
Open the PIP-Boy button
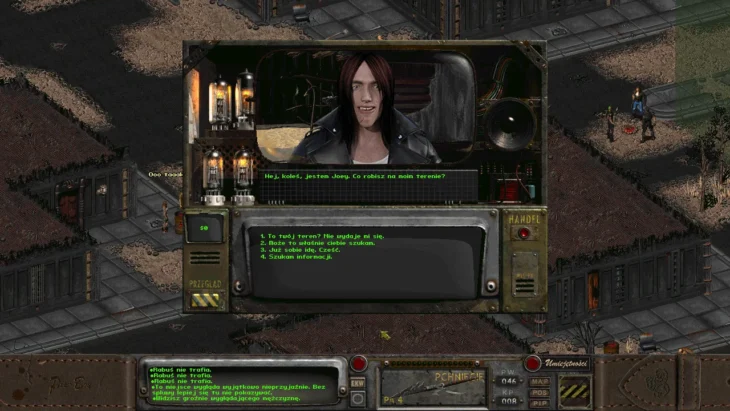(x=541, y=402)
